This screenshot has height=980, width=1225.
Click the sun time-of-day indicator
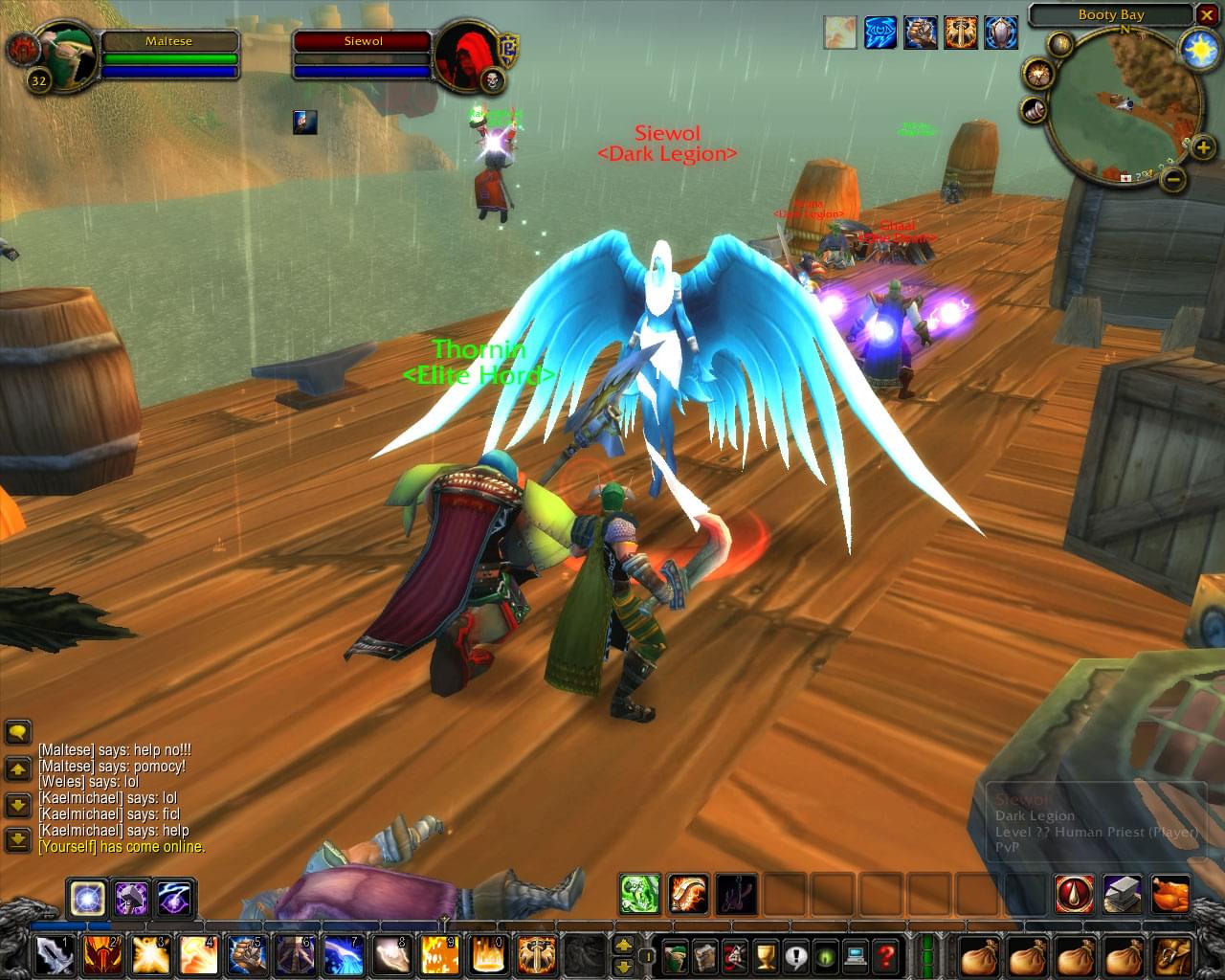pyautogui.click(x=1197, y=49)
